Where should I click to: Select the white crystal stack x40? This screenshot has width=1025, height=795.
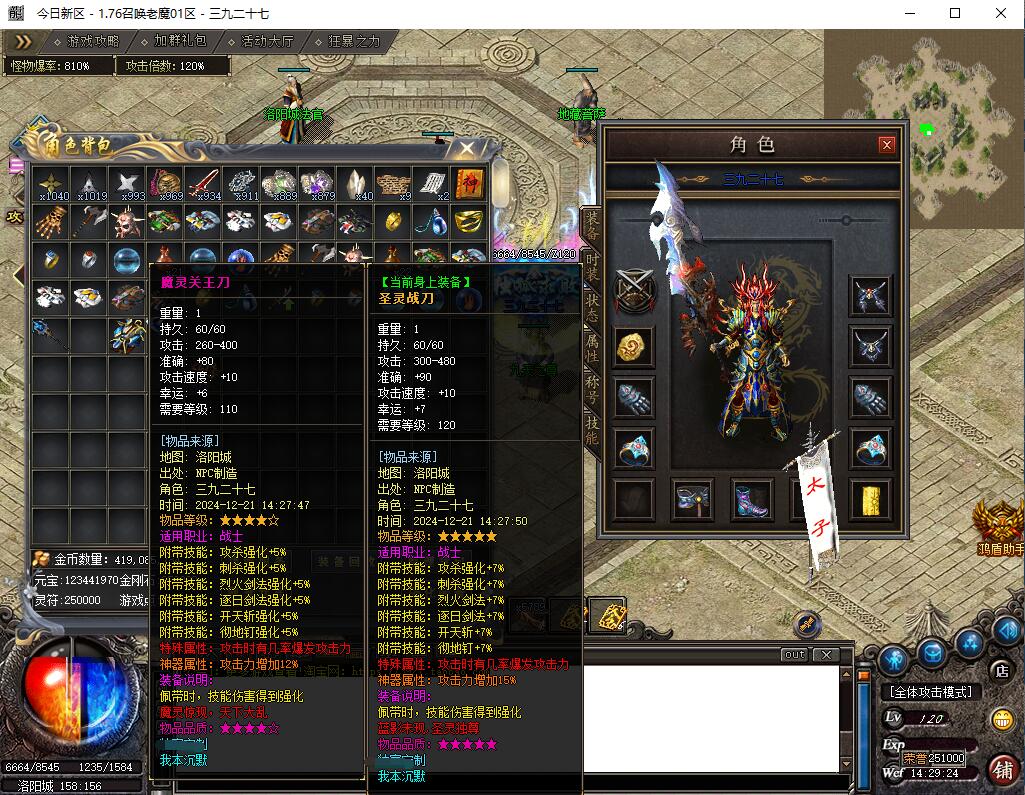[356, 184]
